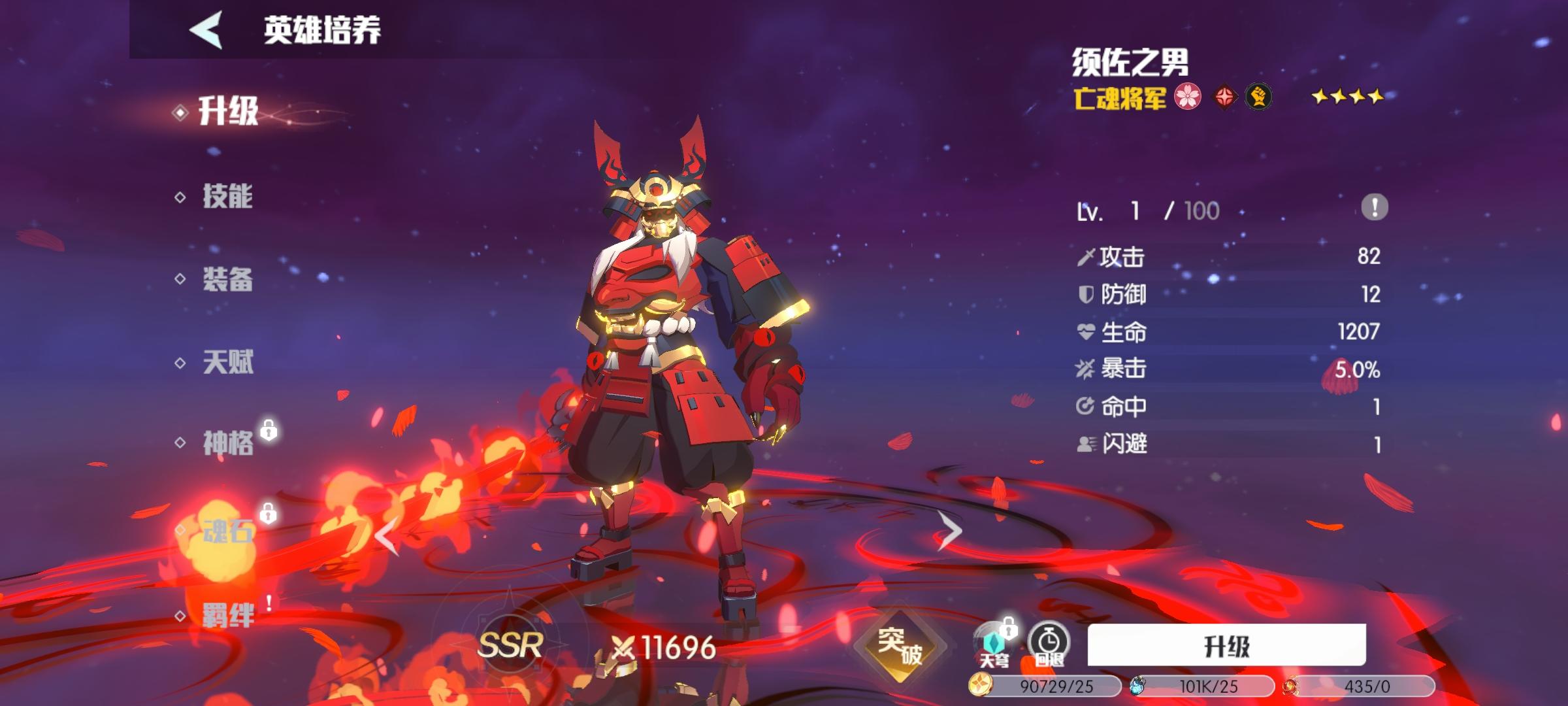Show the 天赋 tab

pyautogui.click(x=227, y=362)
